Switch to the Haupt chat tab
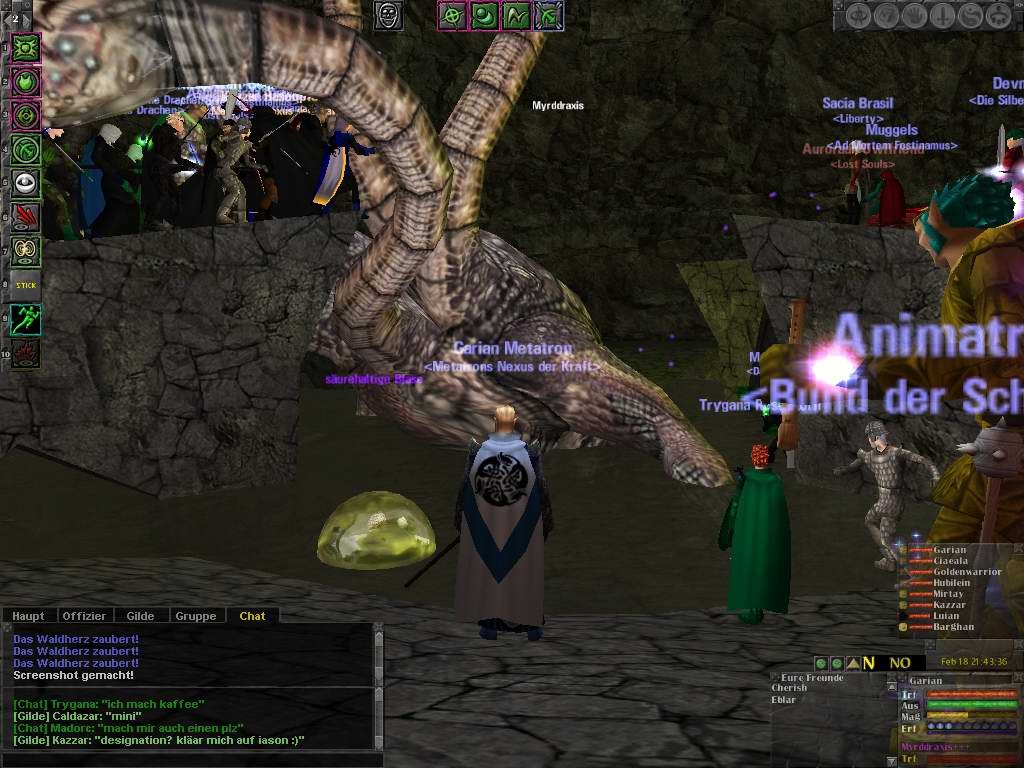Image resolution: width=1024 pixels, height=768 pixels. pos(28,616)
